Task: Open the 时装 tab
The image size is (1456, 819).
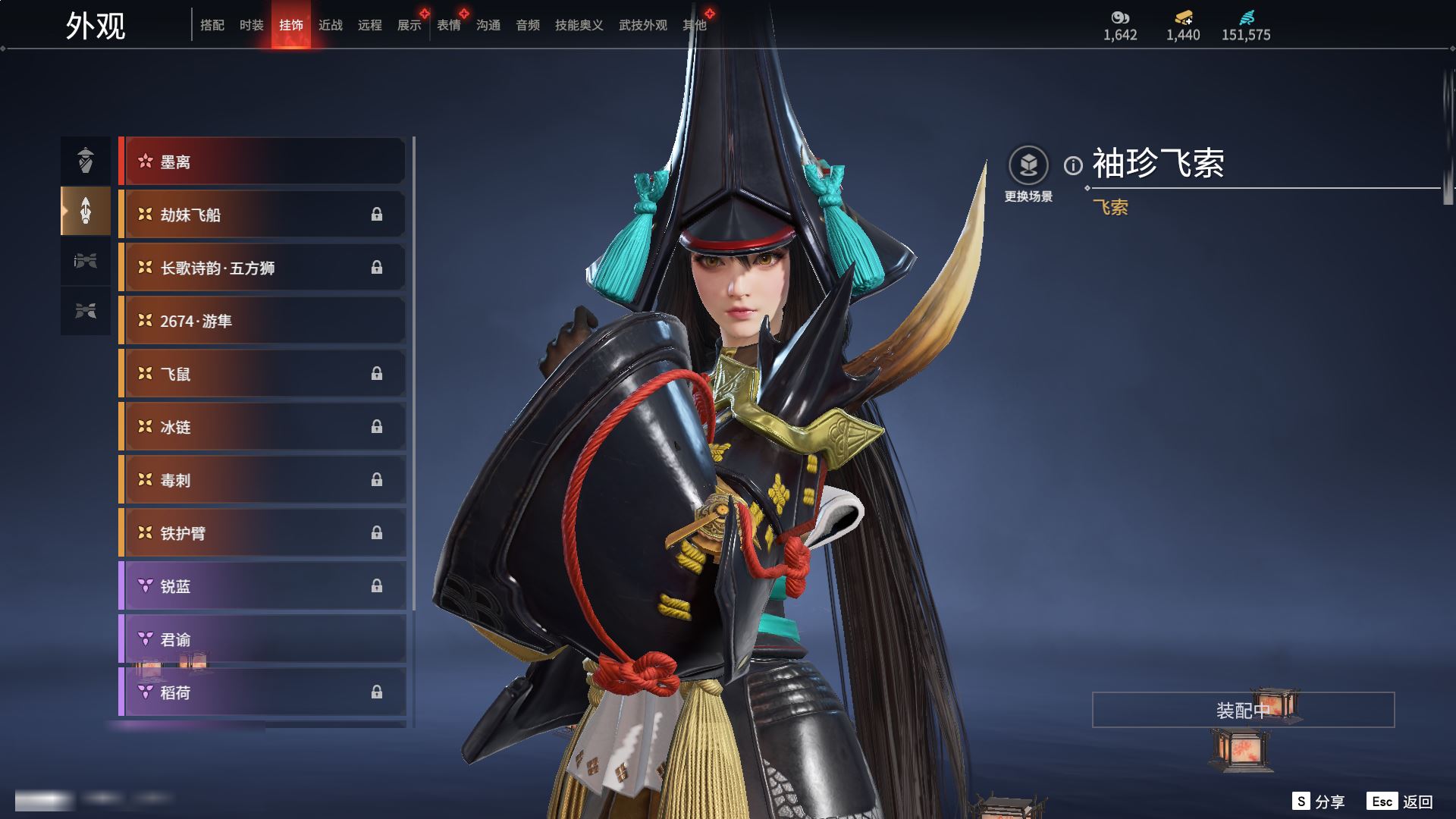Action: click(x=252, y=26)
